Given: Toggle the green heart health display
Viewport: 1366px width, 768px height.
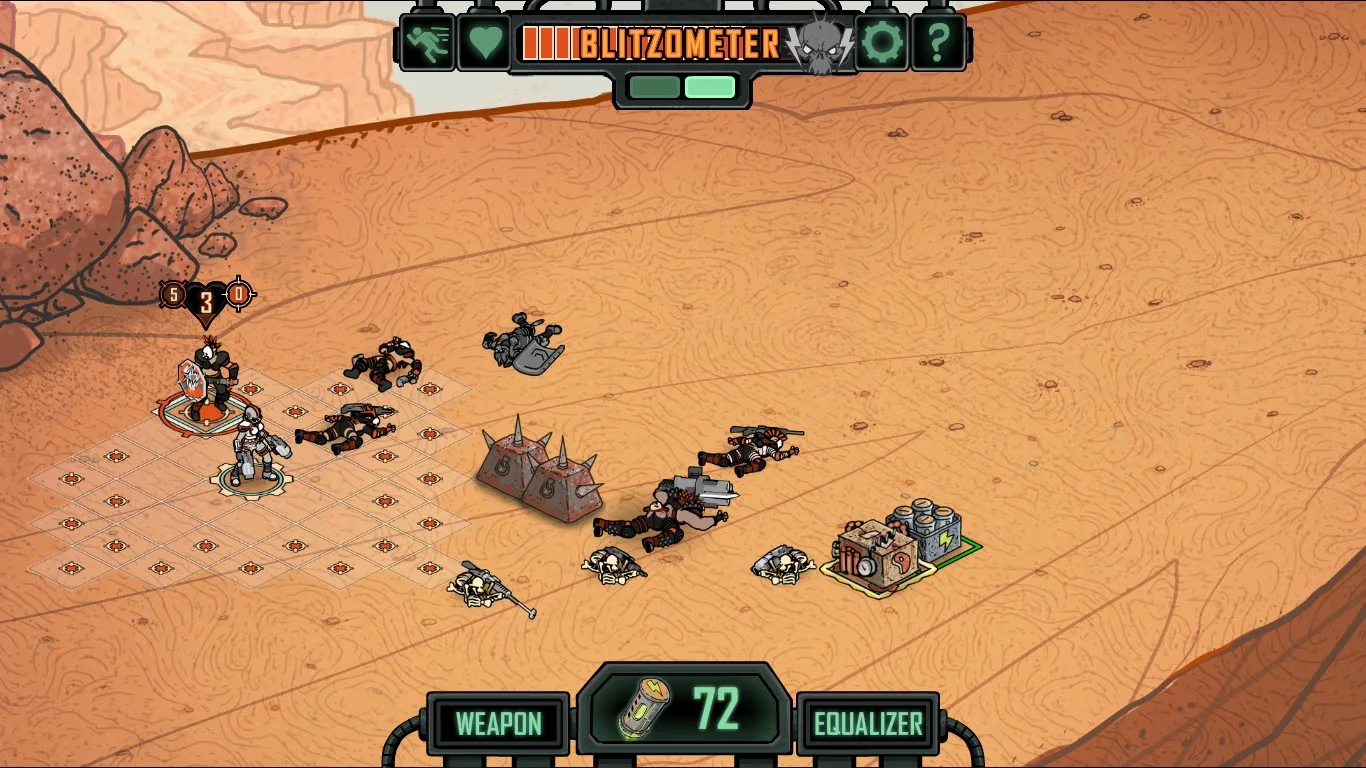Looking at the screenshot, I should [x=484, y=43].
